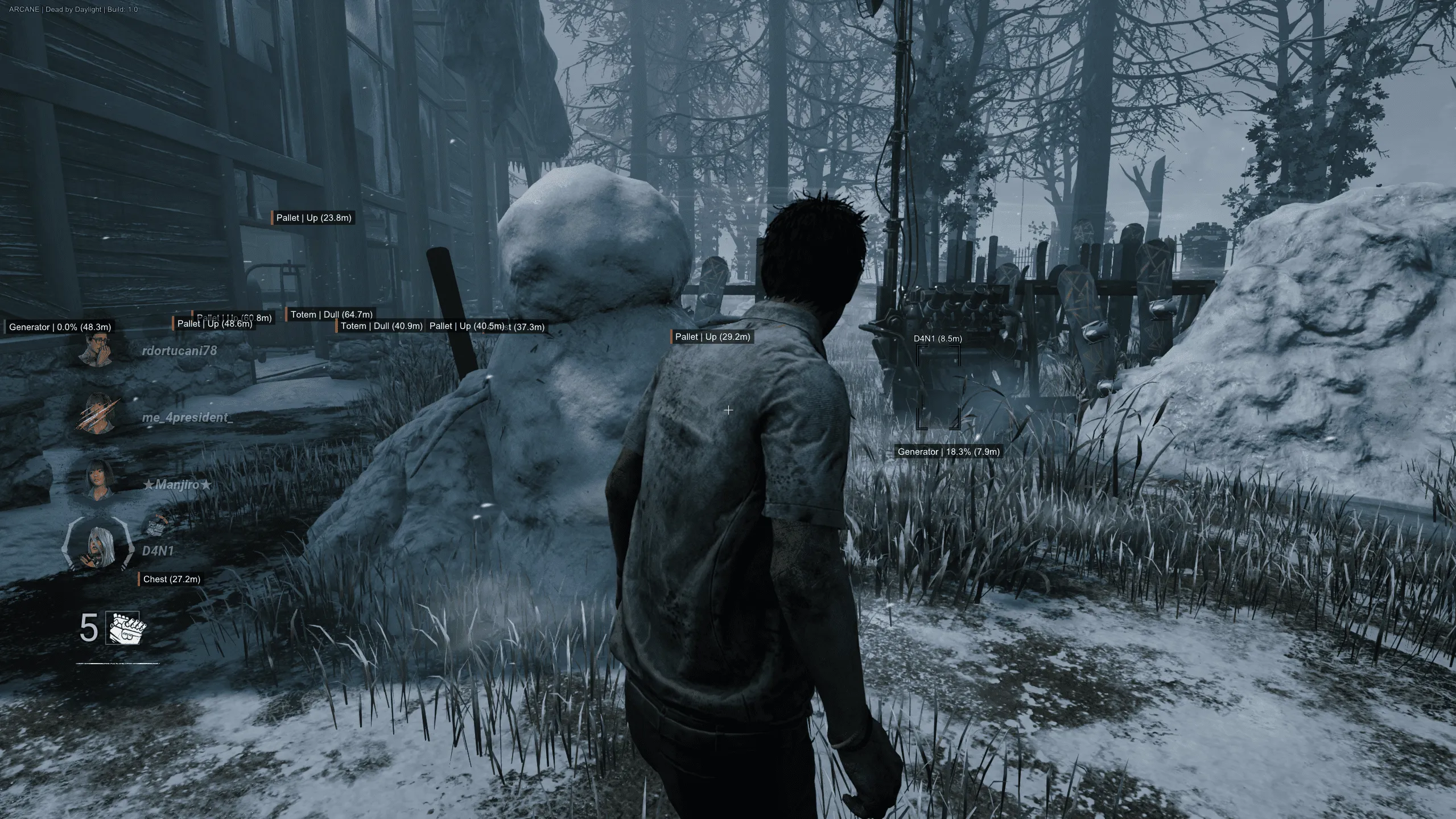Click the crosshair at screen center
1456x819 pixels.
point(728,409)
